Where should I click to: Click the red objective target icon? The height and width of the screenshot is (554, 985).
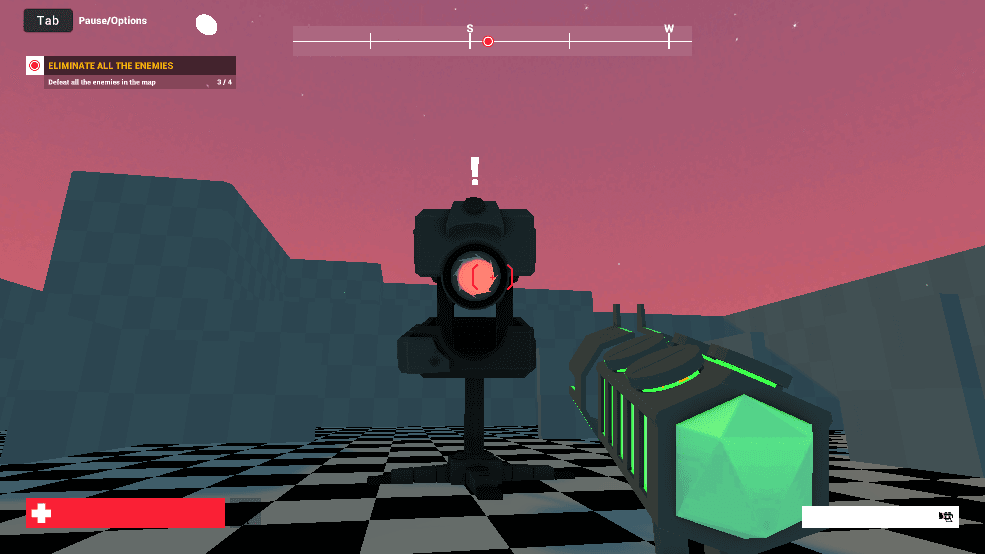click(35, 66)
